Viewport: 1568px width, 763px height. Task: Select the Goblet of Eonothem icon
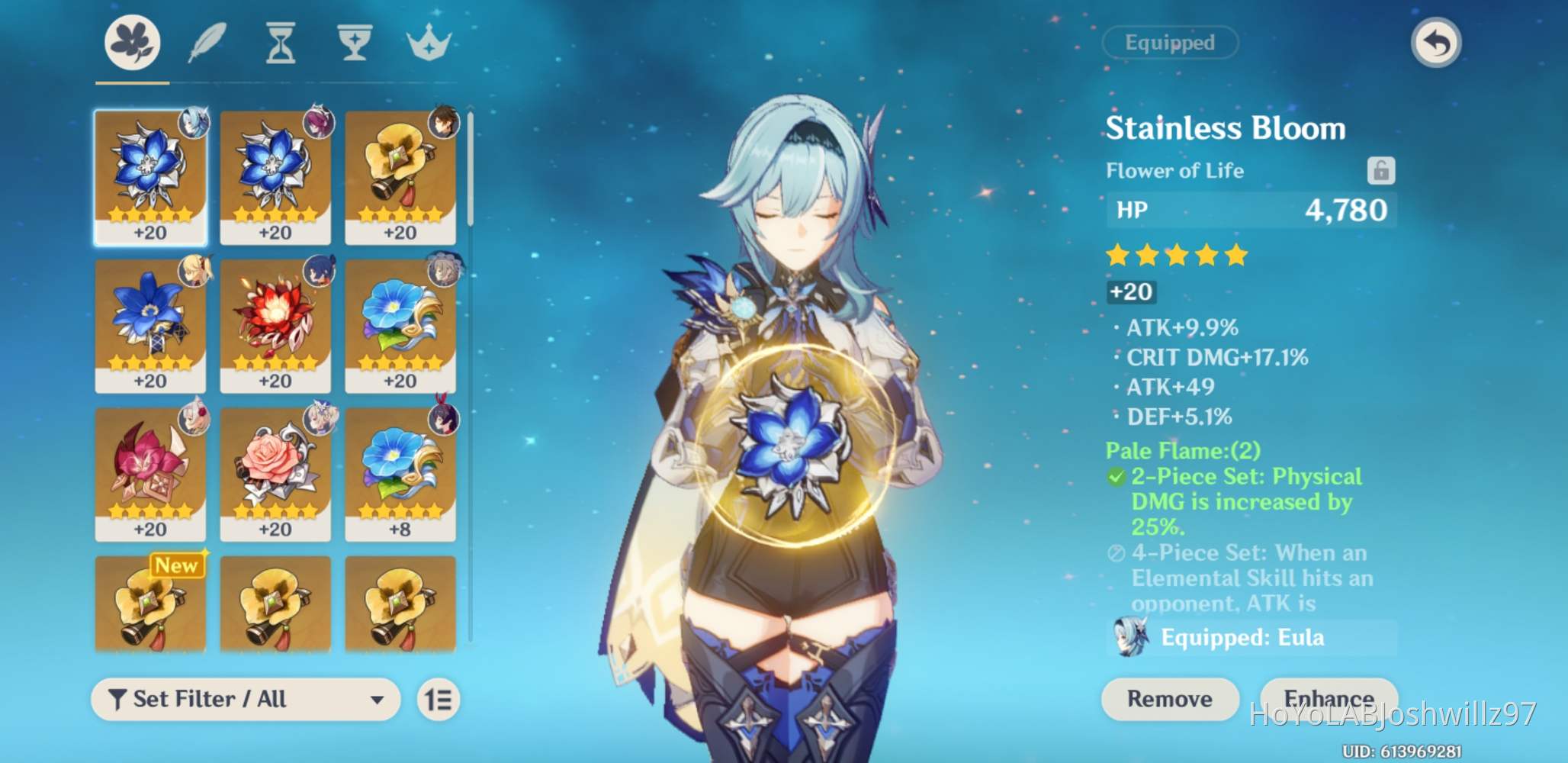[355, 43]
